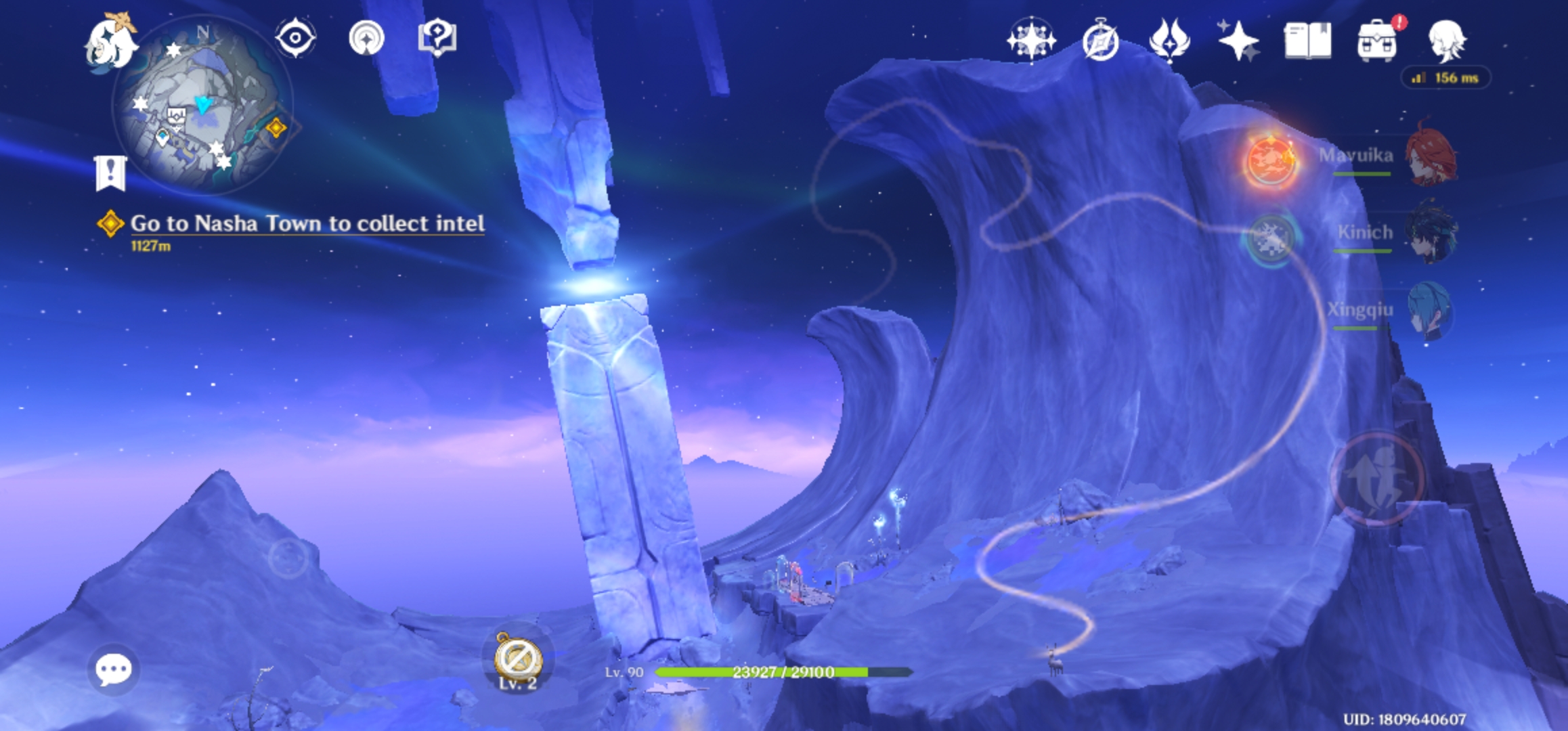Image resolution: width=1568 pixels, height=731 pixels.
Task: Select the Nasha Town quest tracker
Action: pyautogui.click(x=307, y=224)
